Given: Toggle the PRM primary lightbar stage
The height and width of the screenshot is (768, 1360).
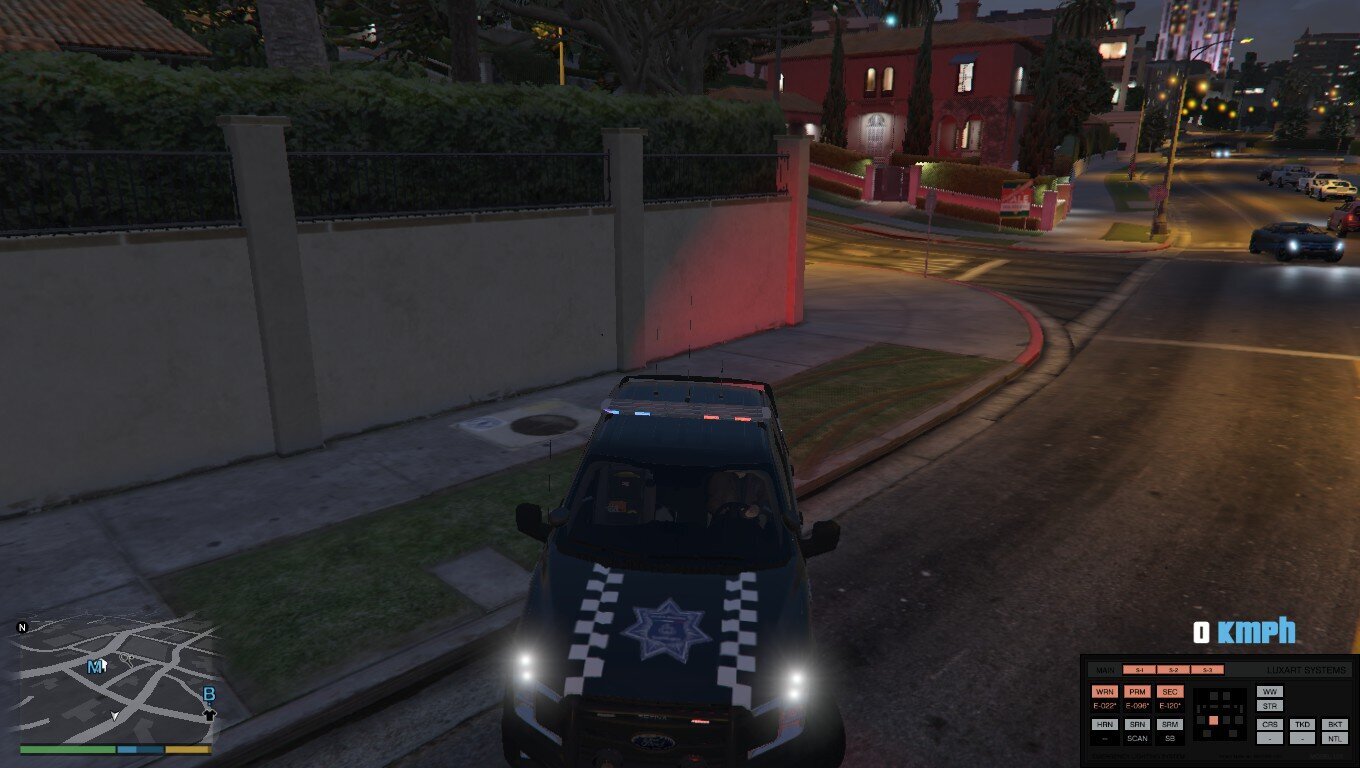Looking at the screenshot, I should pos(1138,691).
